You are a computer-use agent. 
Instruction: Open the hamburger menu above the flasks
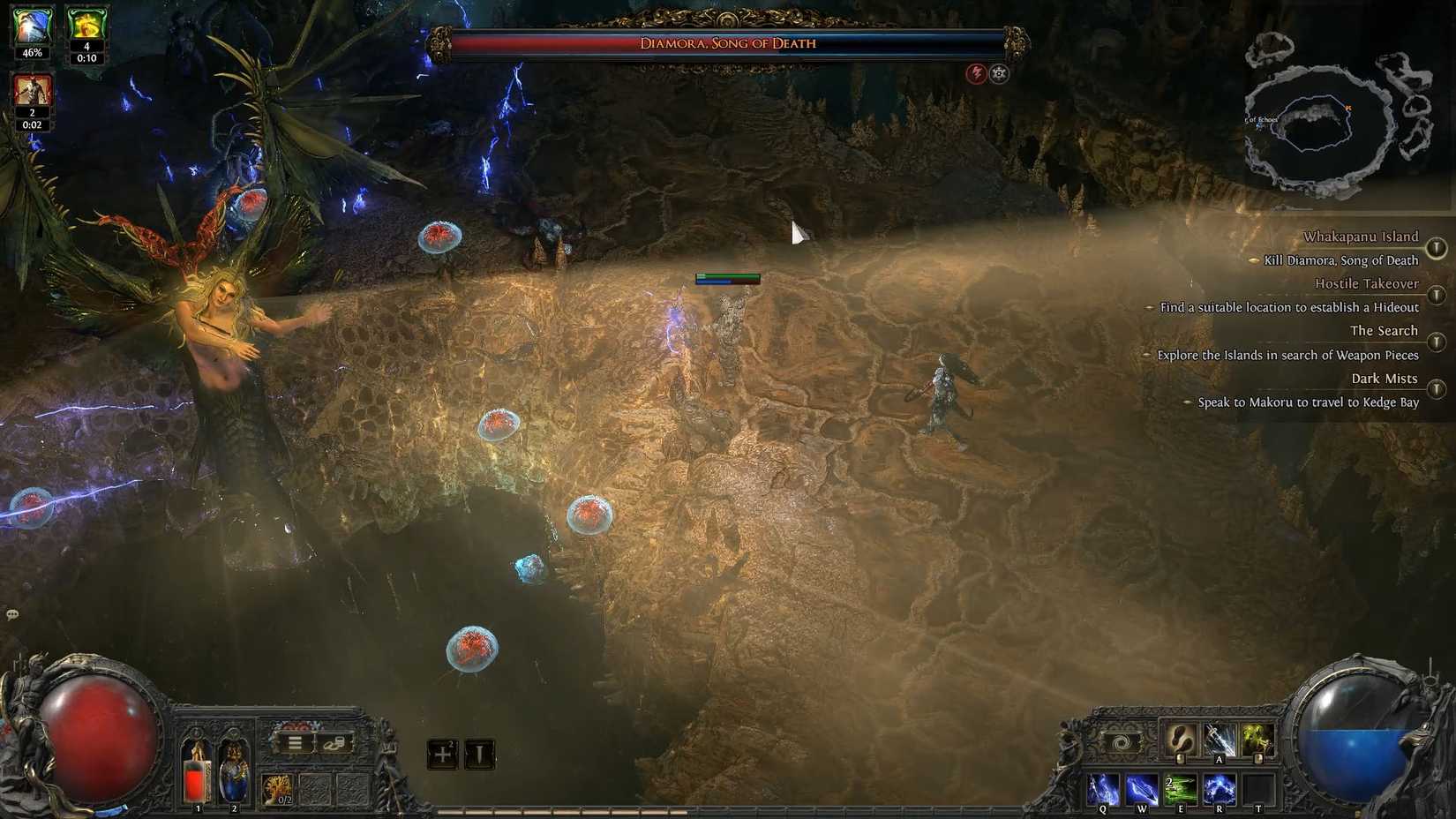point(295,743)
